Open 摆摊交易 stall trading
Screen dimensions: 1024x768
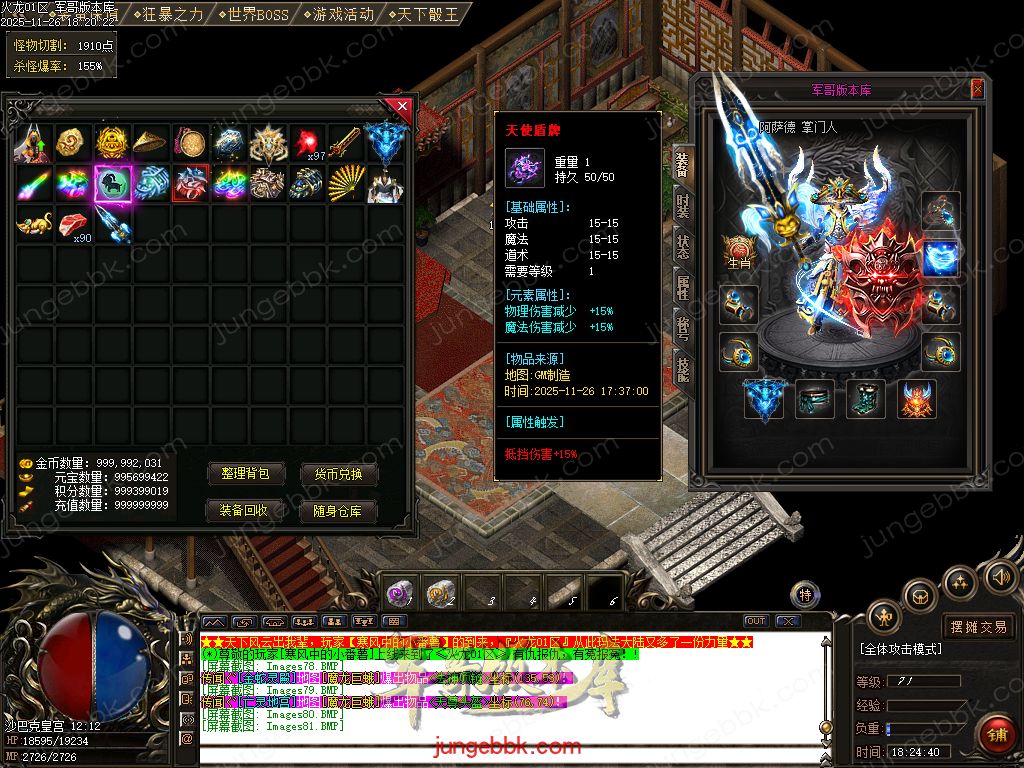click(x=978, y=627)
